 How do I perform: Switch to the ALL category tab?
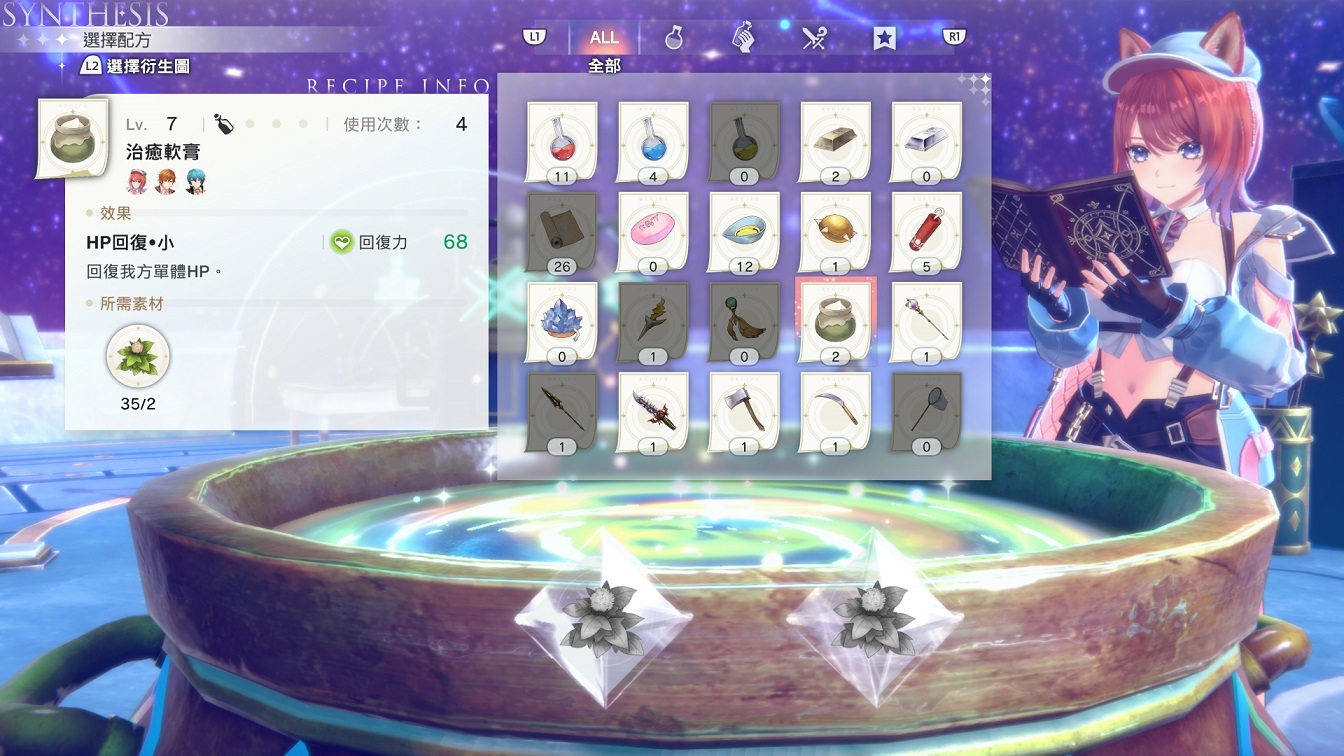tap(603, 38)
